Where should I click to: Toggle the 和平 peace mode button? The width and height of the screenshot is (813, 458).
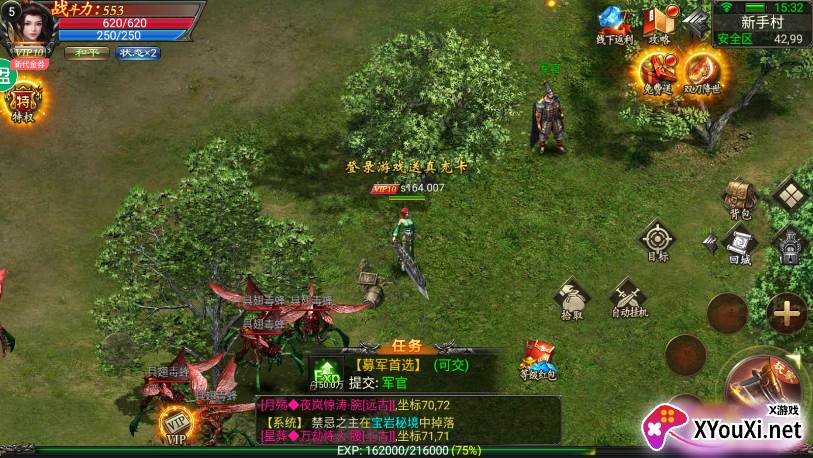click(x=87, y=53)
